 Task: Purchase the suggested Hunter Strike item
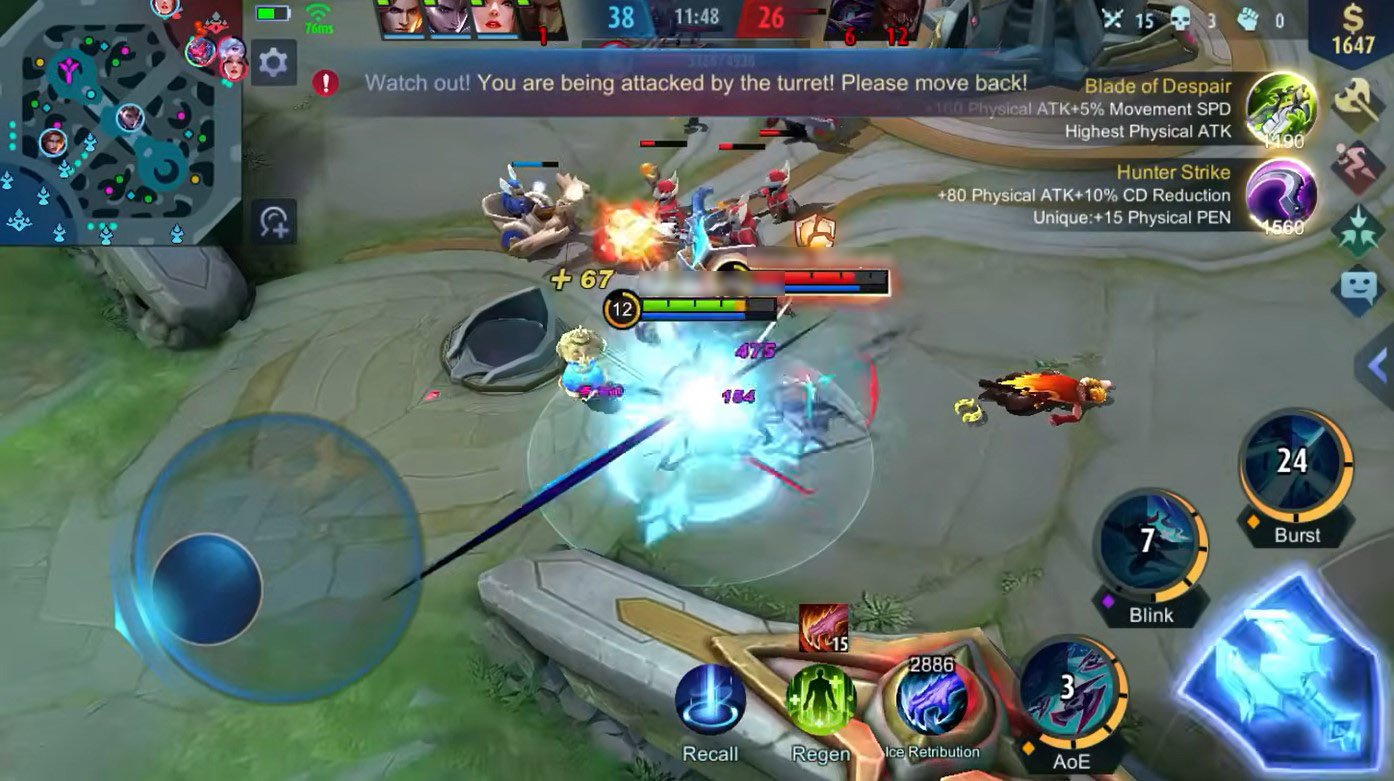(1282, 195)
